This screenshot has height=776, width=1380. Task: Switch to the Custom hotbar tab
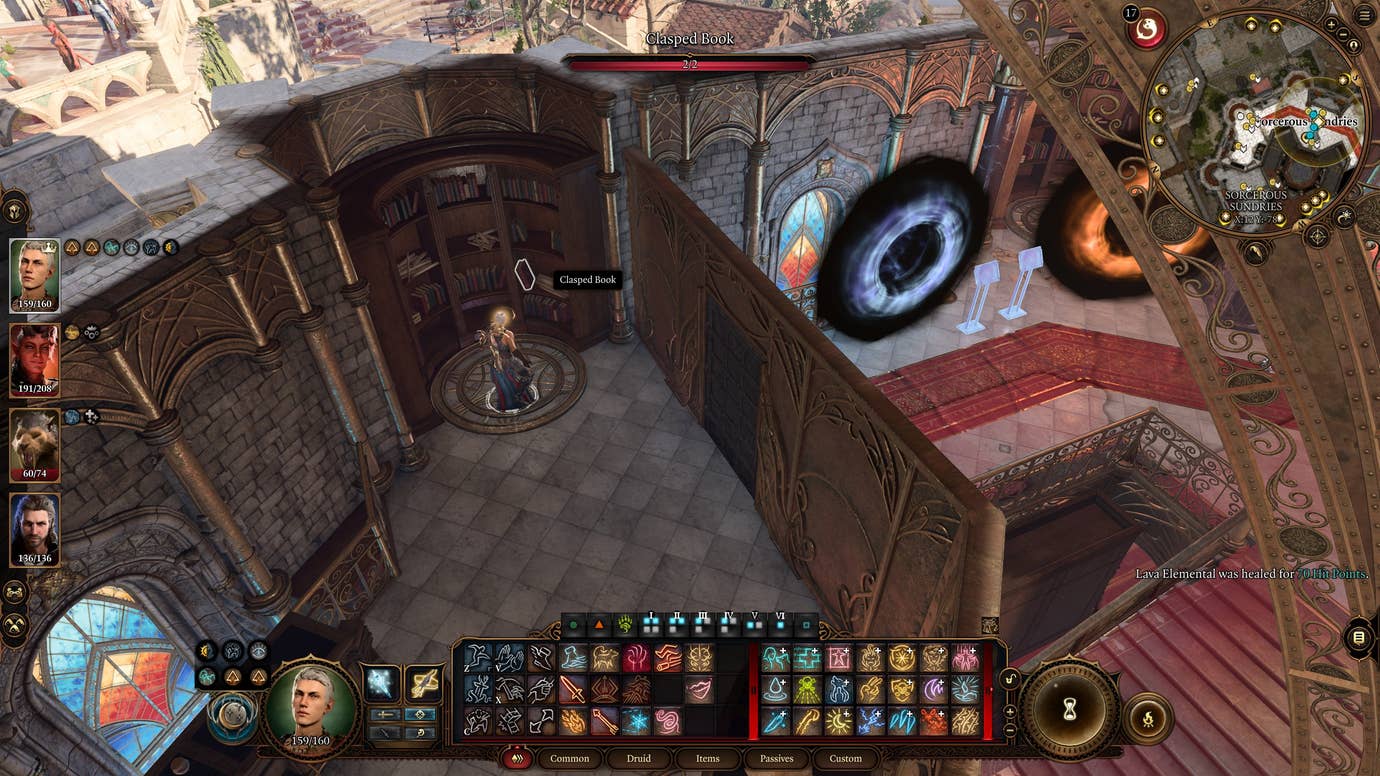845,758
